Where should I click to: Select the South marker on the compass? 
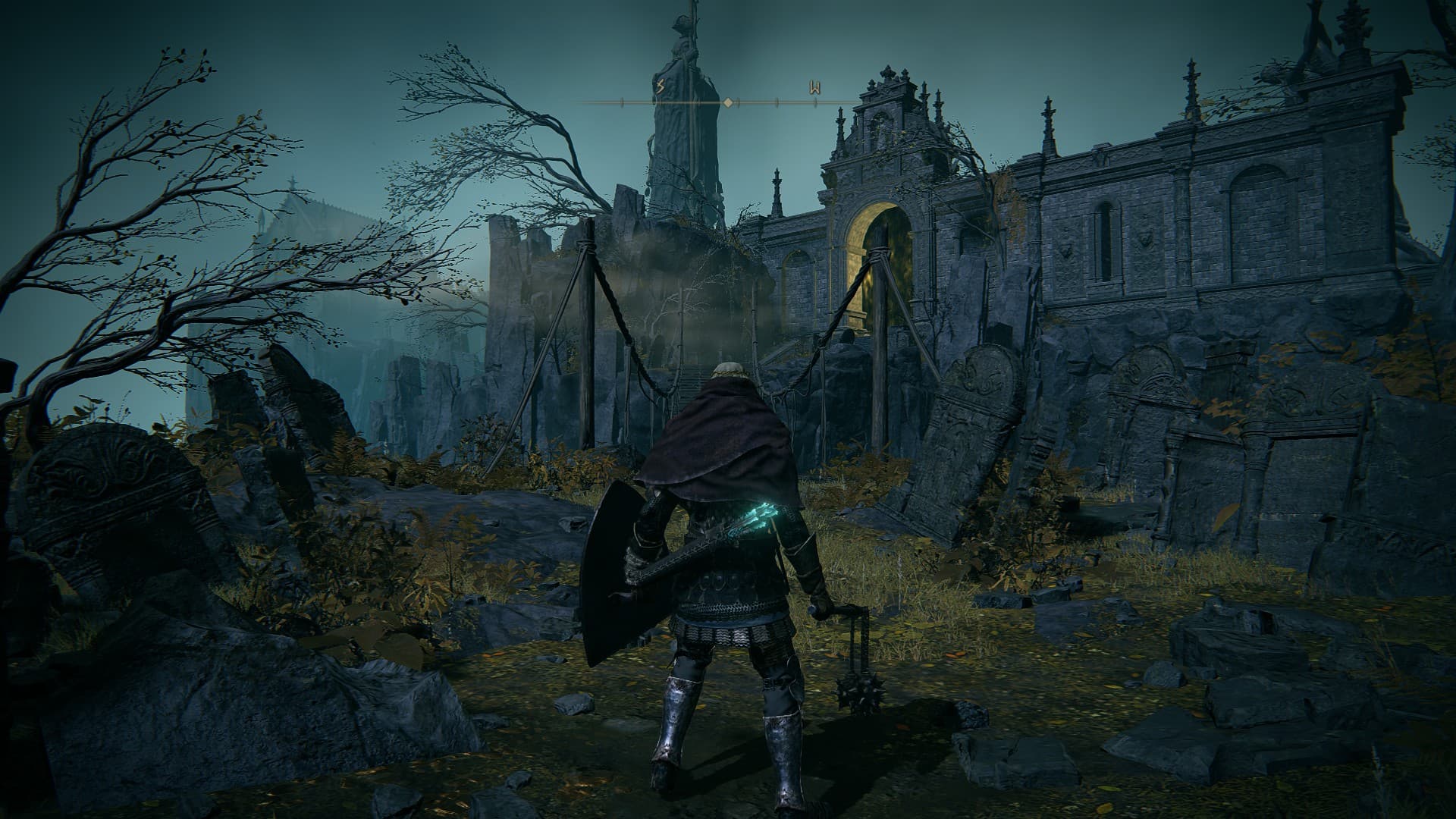(660, 88)
